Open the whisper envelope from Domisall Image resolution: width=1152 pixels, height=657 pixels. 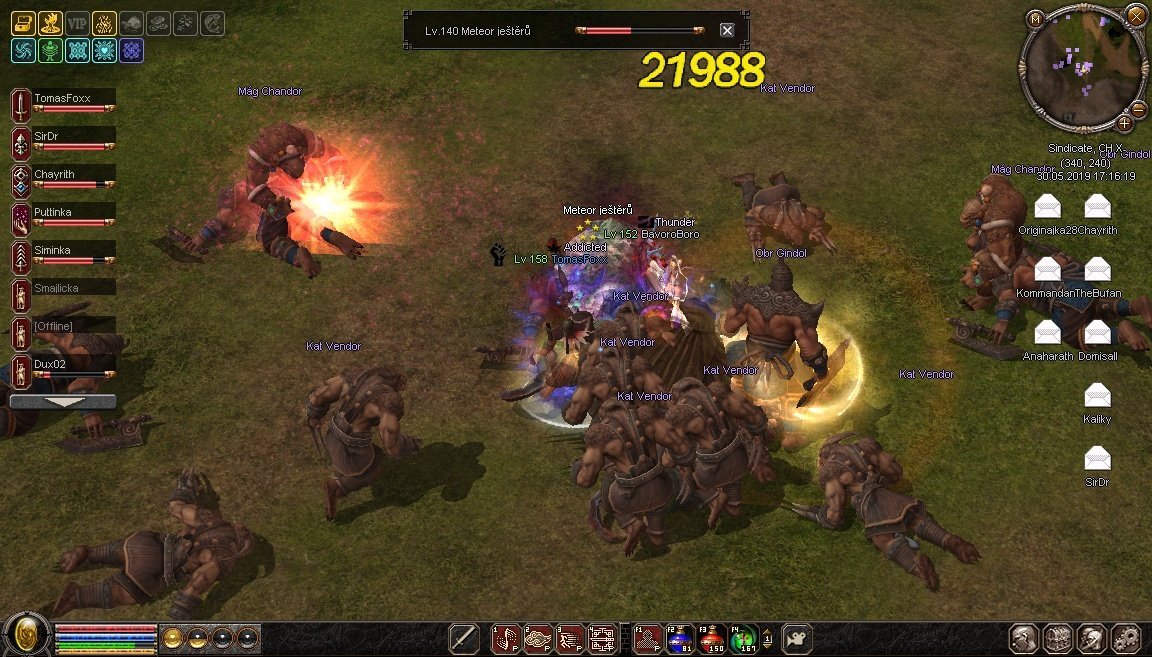click(1097, 333)
